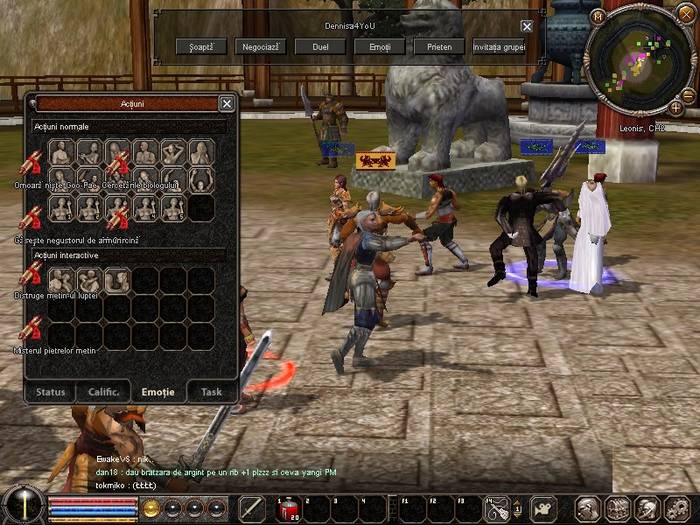Screen dimensions: 700x525
Task: Close the Dennisa4YoU target panel
Action: click(527, 26)
